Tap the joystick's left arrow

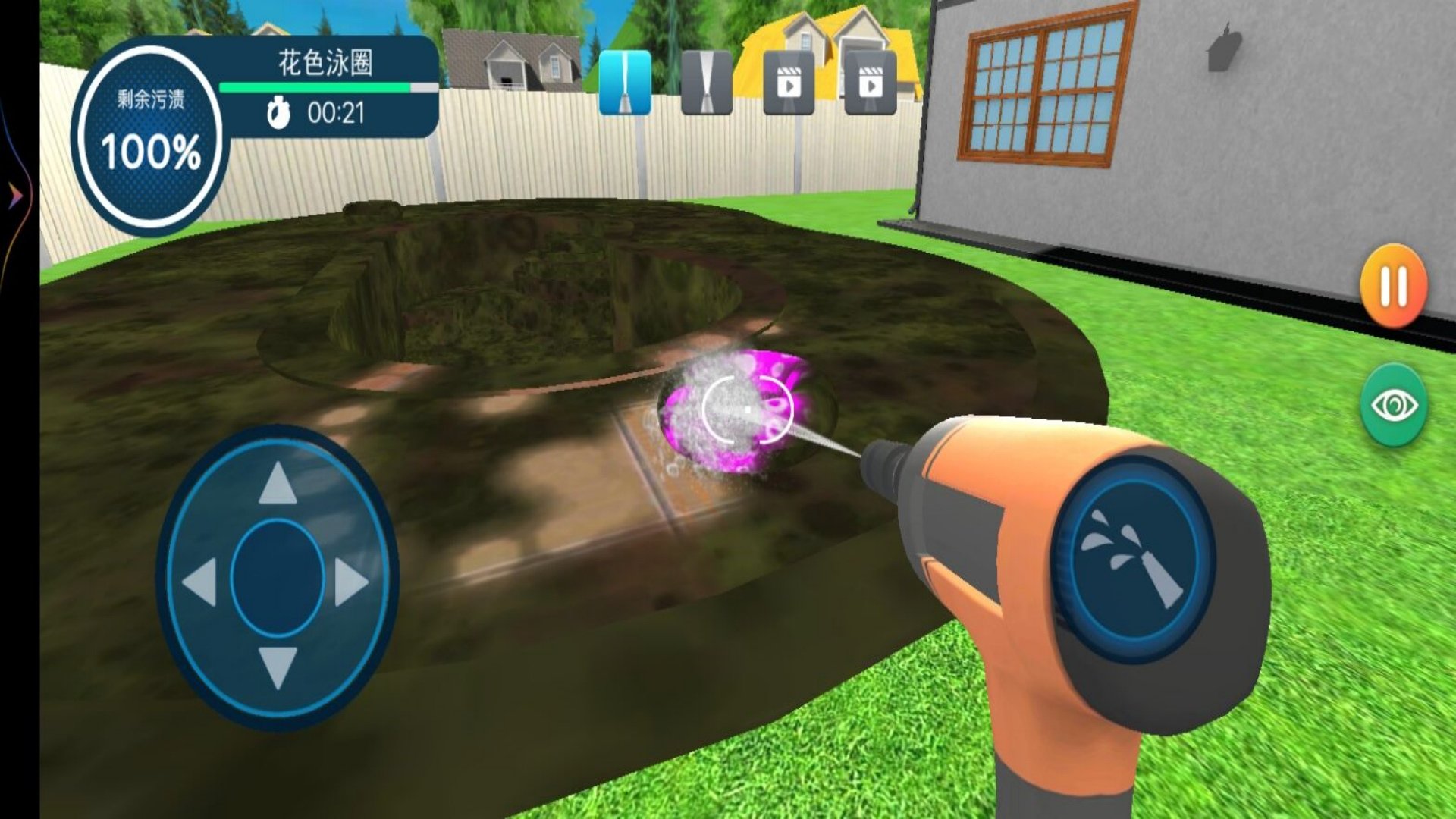(200, 582)
